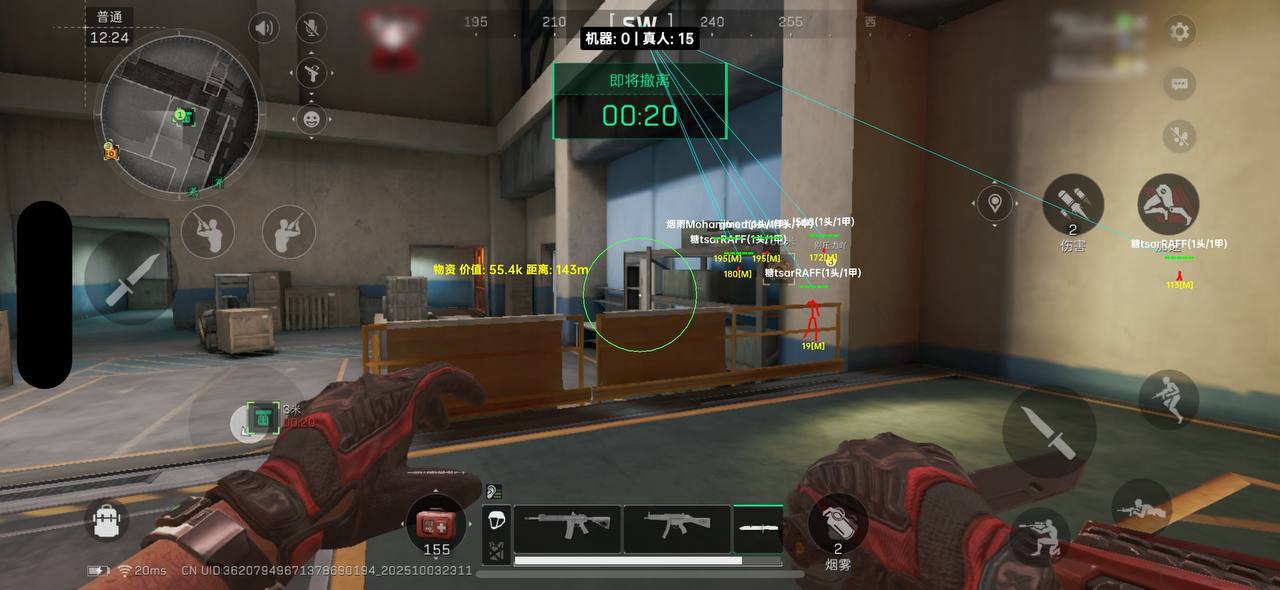The width and height of the screenshot is (1280, 590).
Task: Activate the robotic leg skill icon
Action: click(1167, 203)
